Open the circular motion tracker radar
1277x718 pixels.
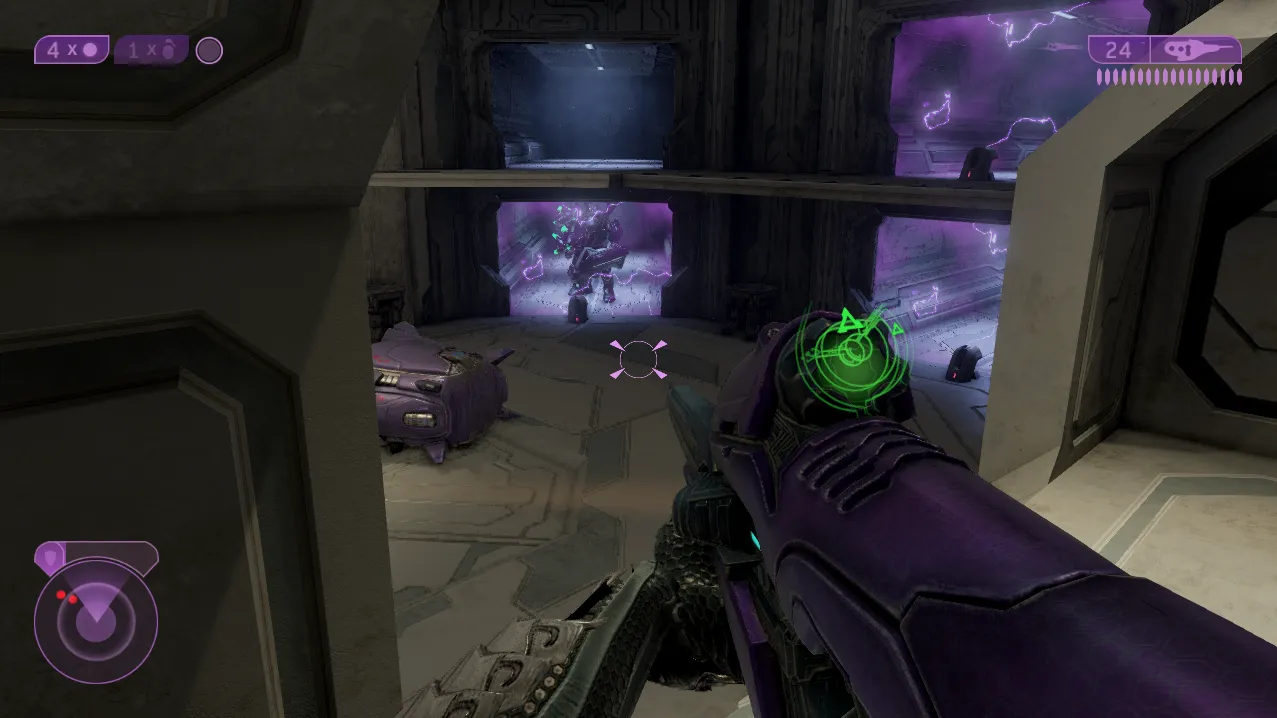pyautogui.click(x=96, y=620)
